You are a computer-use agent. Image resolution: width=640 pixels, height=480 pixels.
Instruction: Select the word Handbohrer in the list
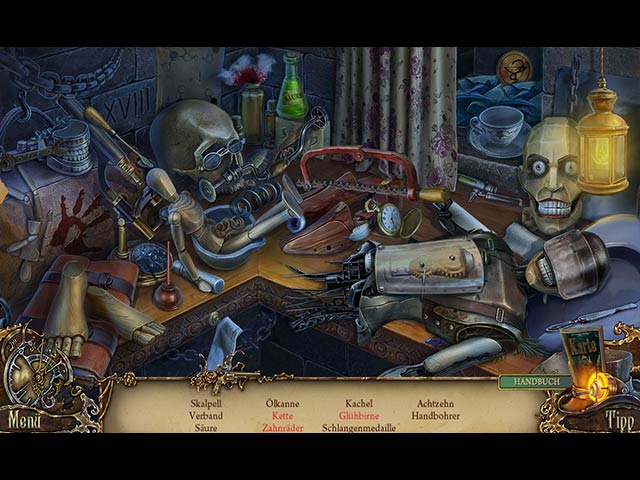[x=435, y=416]
